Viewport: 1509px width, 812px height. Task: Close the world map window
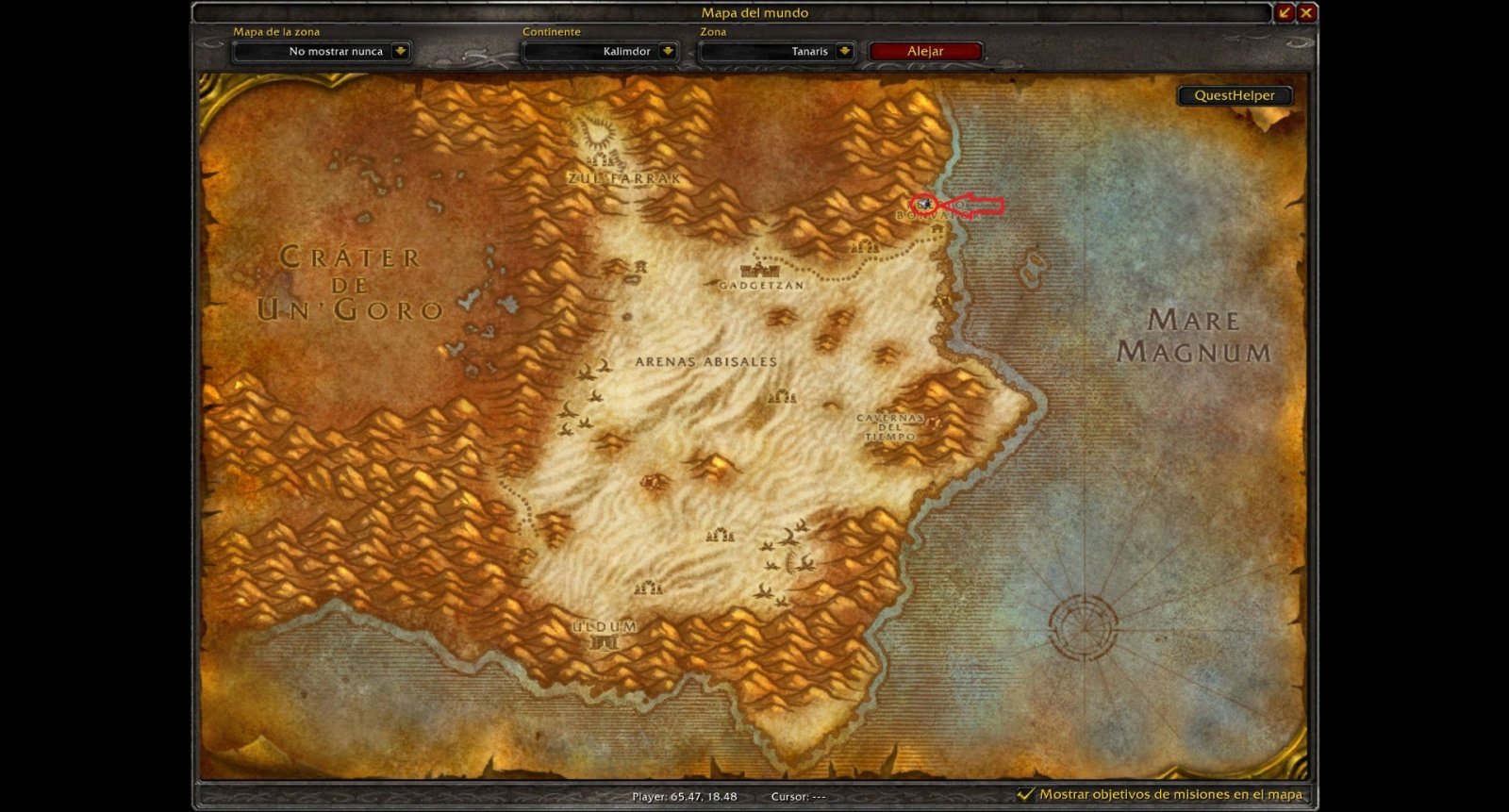[x=1306, y=13]
